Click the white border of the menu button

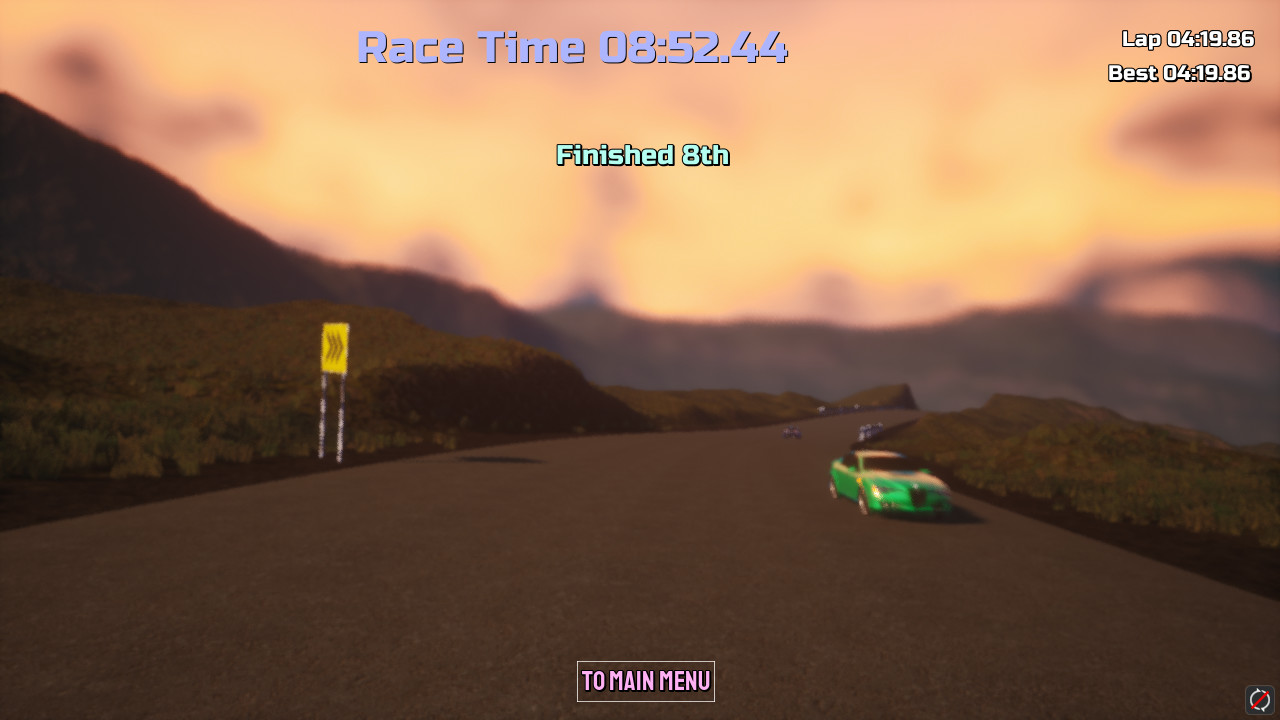tap(579, 681)
